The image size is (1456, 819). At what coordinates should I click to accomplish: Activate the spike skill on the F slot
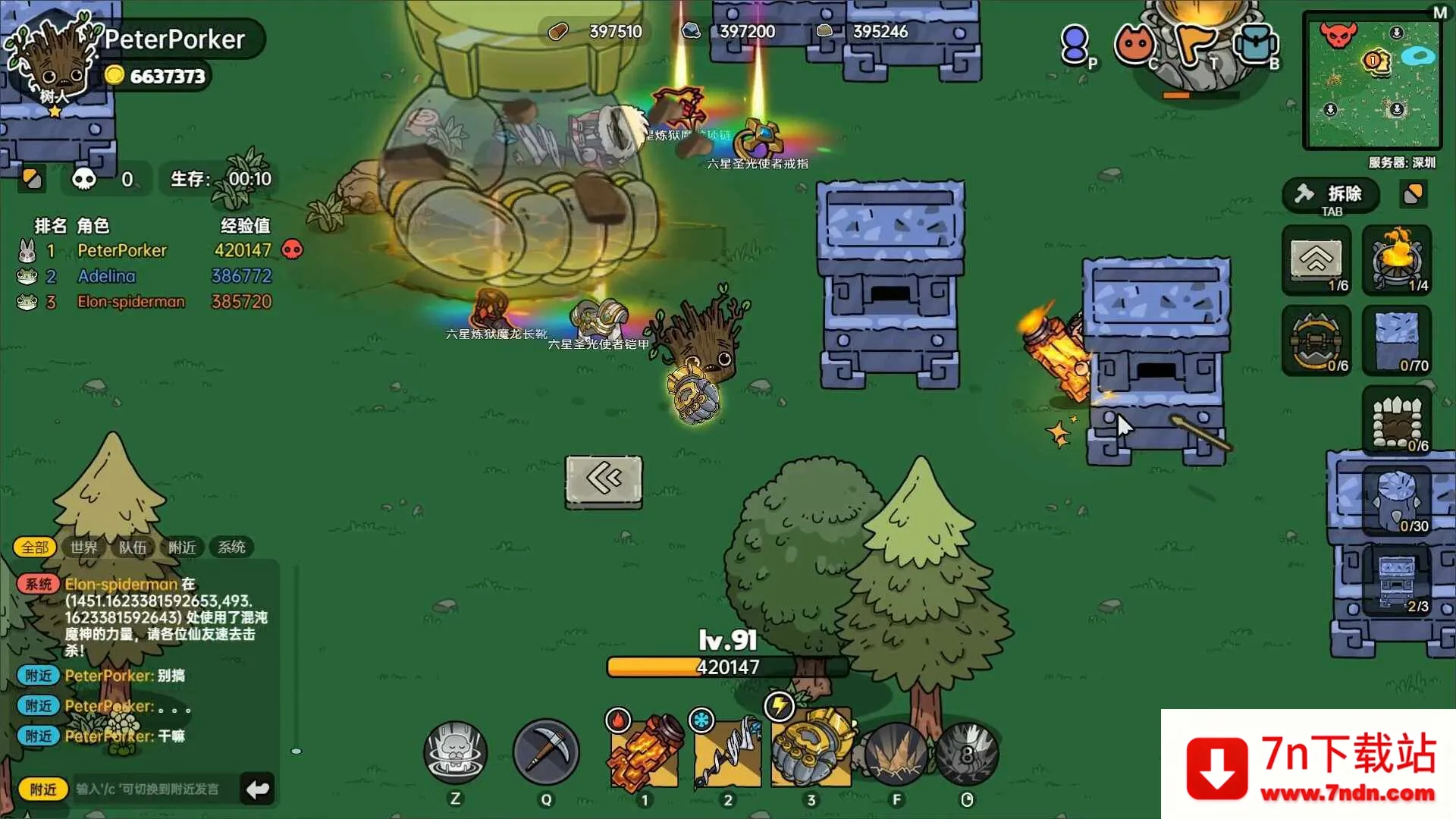tap(896, 751)
